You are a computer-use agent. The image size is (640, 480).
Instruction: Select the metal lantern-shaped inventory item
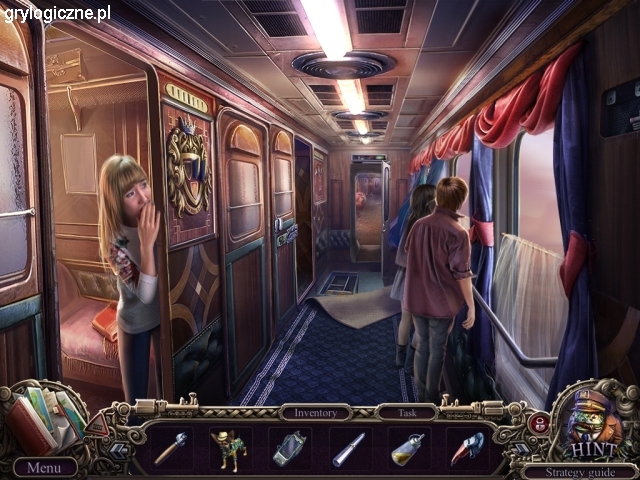(288, 448)
